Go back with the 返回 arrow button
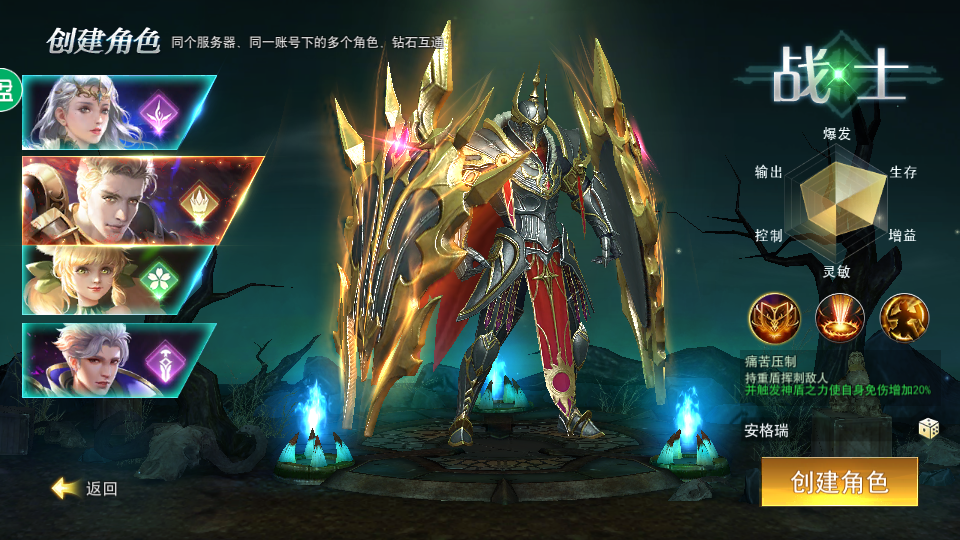This screenshot has height=540, width=960. point(86,488)
